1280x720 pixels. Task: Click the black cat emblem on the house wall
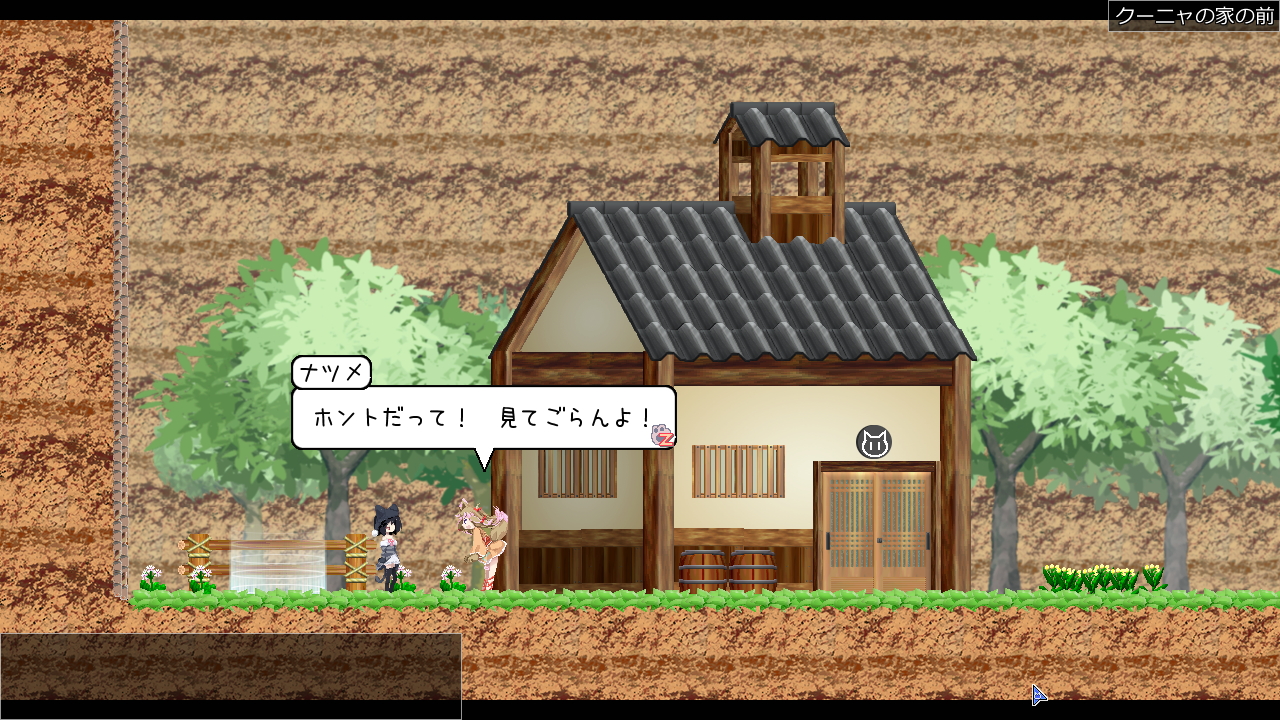click(x=875, y=441)
